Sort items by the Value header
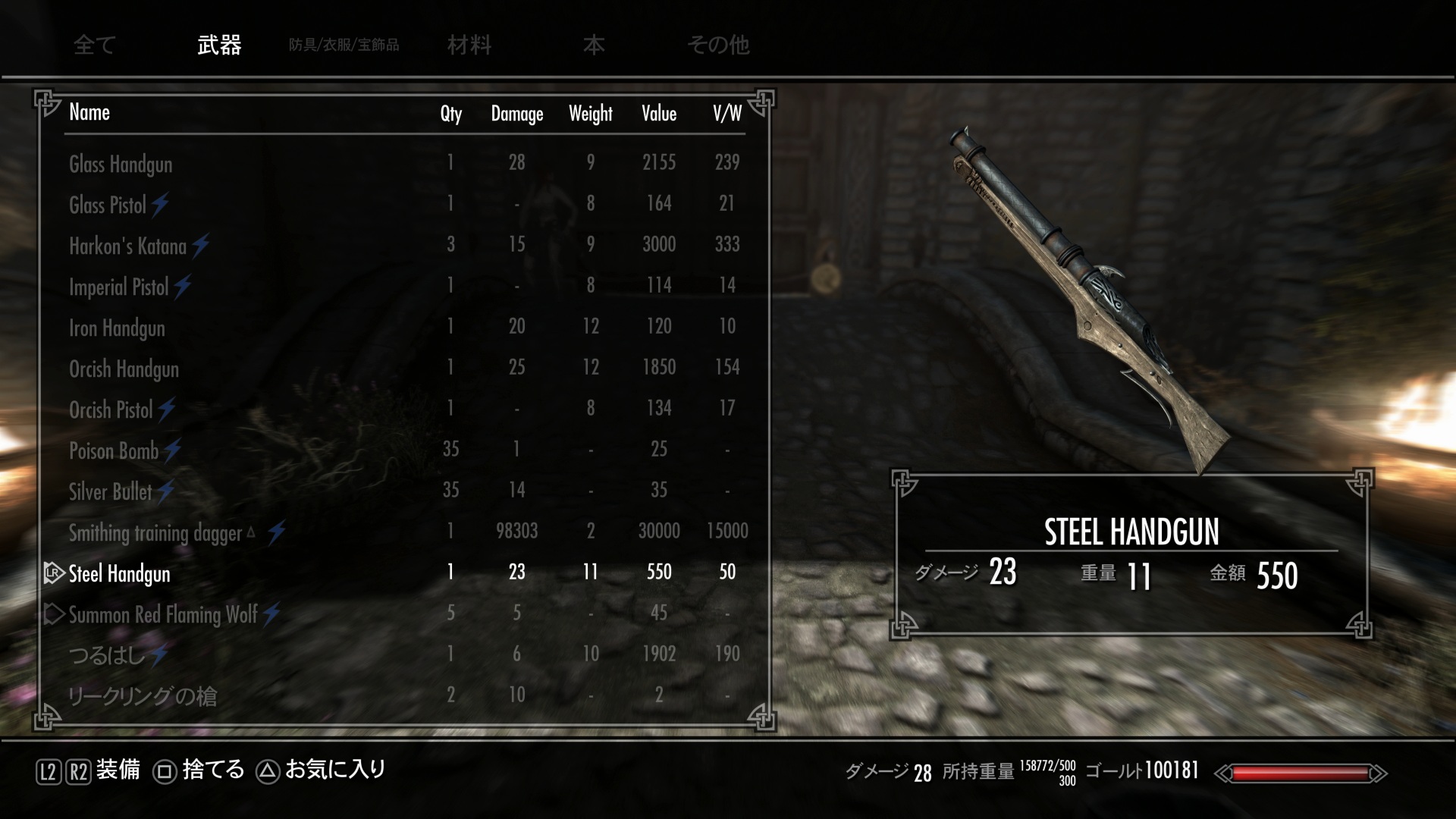The height and width of the screenshot is (819, 1456). 658,114
